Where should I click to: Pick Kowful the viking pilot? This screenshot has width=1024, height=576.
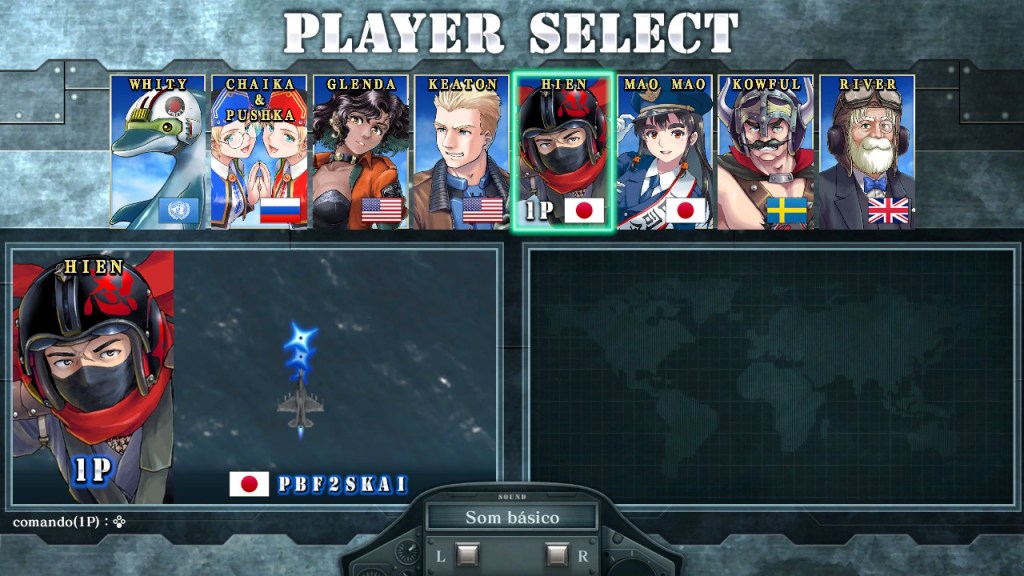click(766, 152)
